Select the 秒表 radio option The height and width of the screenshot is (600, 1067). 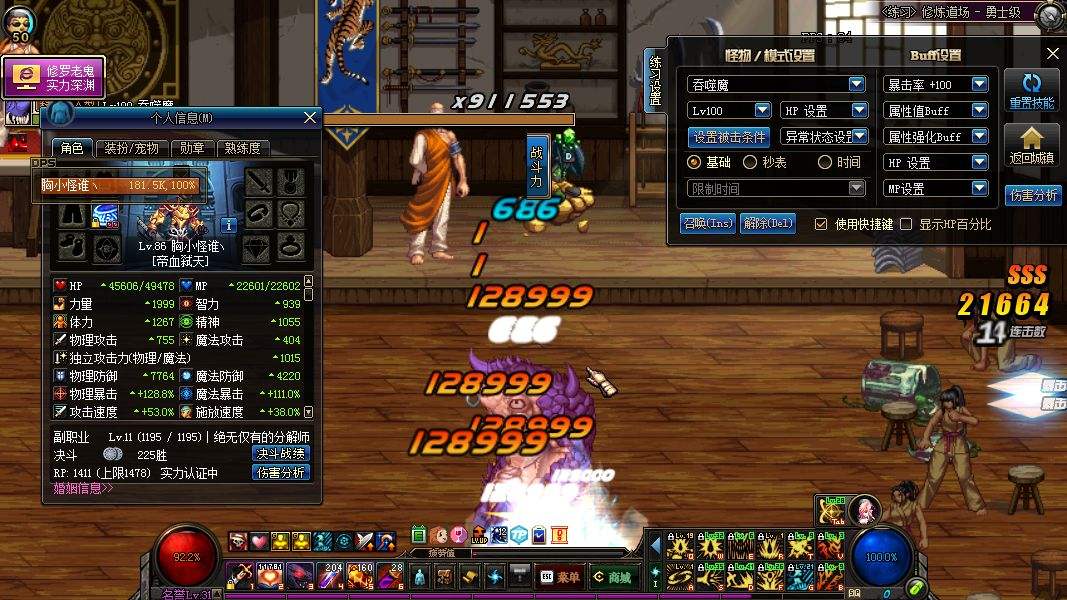coord(750,162)
